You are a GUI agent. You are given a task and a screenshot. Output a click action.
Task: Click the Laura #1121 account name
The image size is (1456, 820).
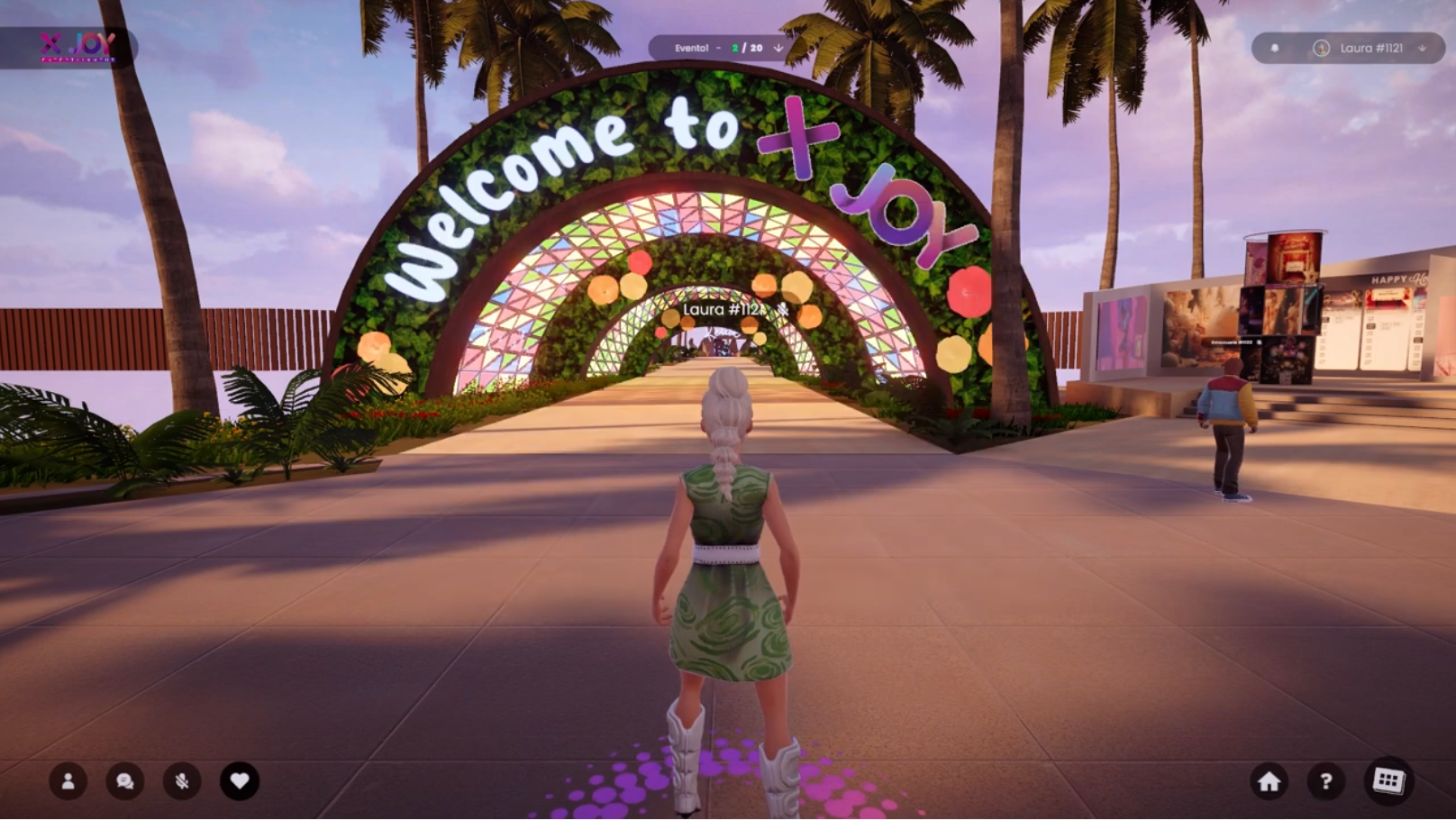coord(1372,48)
